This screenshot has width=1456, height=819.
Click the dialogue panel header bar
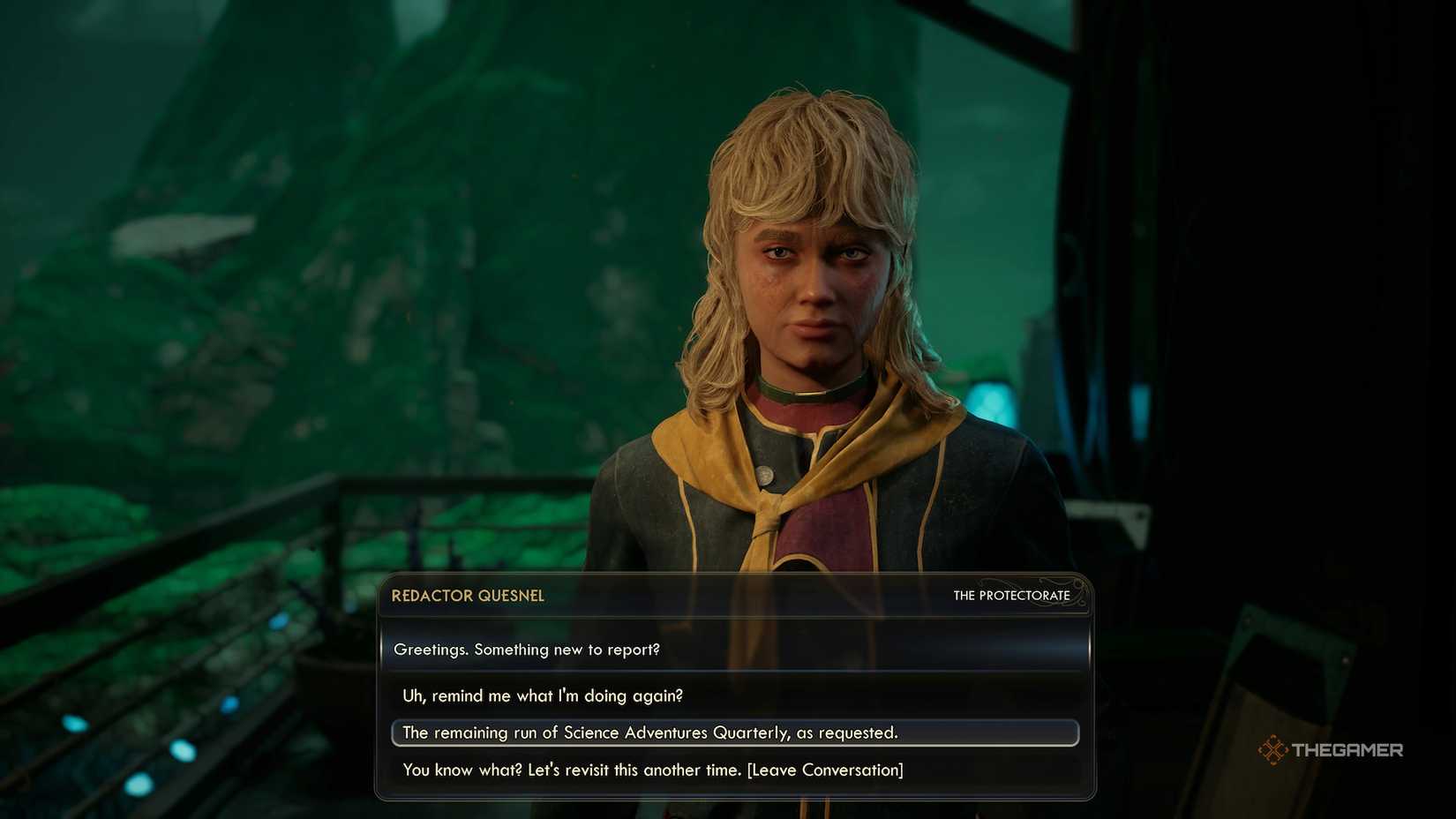click(x=735, y=596)
